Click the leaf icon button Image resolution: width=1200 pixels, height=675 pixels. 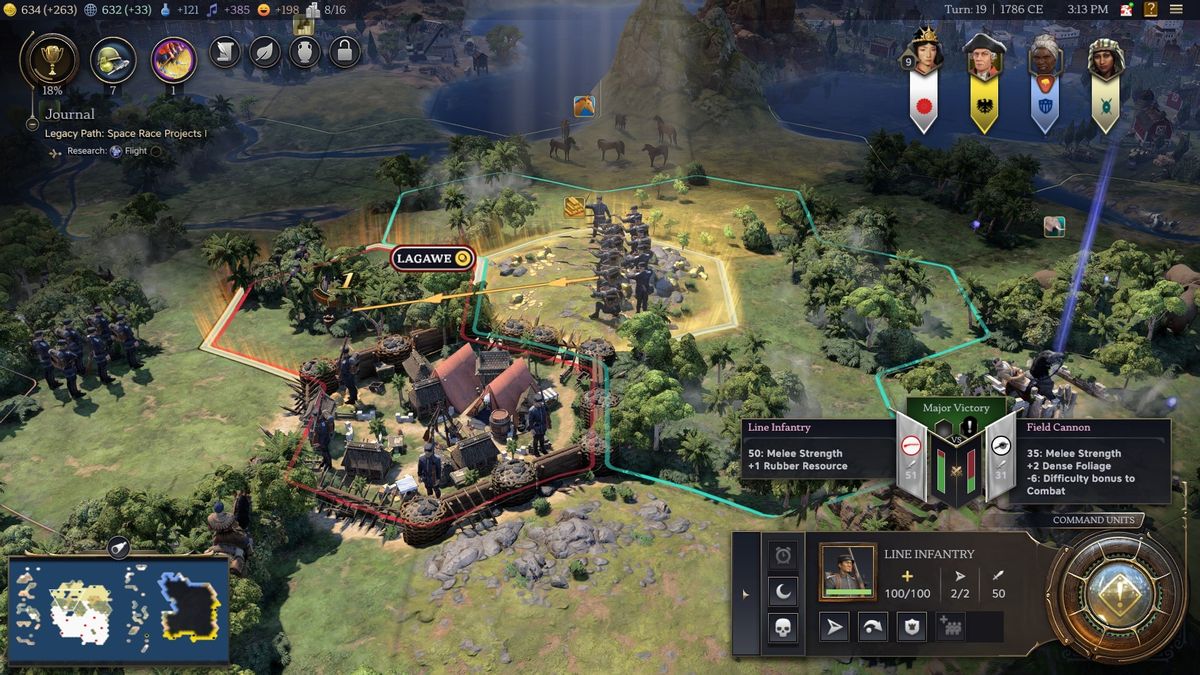(265, 51)
